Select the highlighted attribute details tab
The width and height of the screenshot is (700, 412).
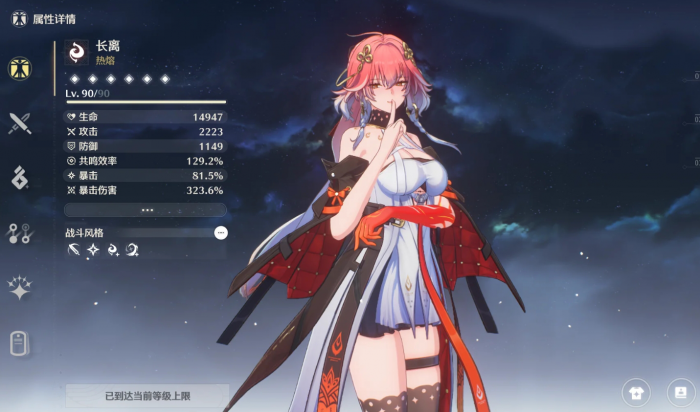pos(20,69)
